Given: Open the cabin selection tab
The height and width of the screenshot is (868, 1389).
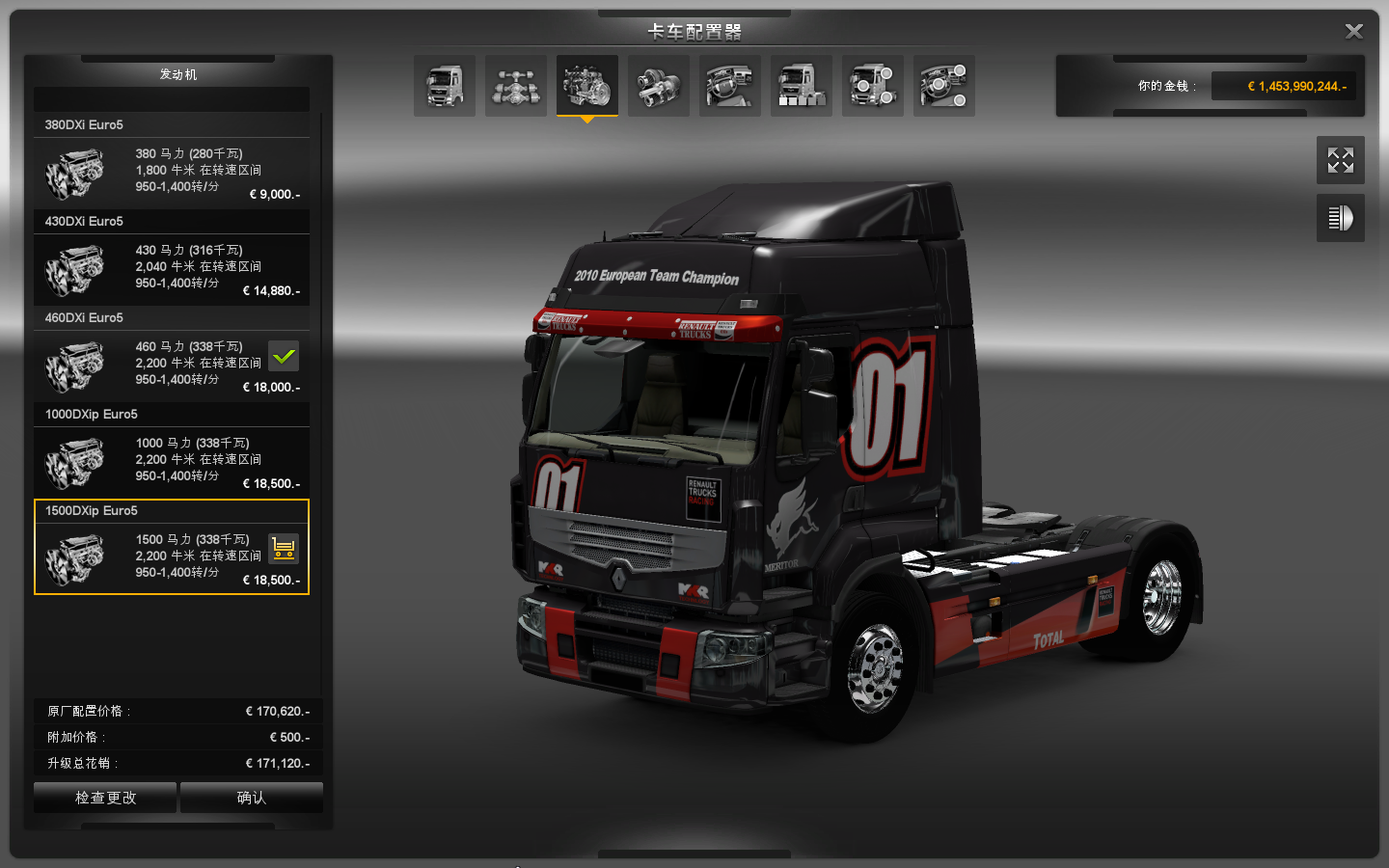Looking at the screenshot, I should coord(445,86).
